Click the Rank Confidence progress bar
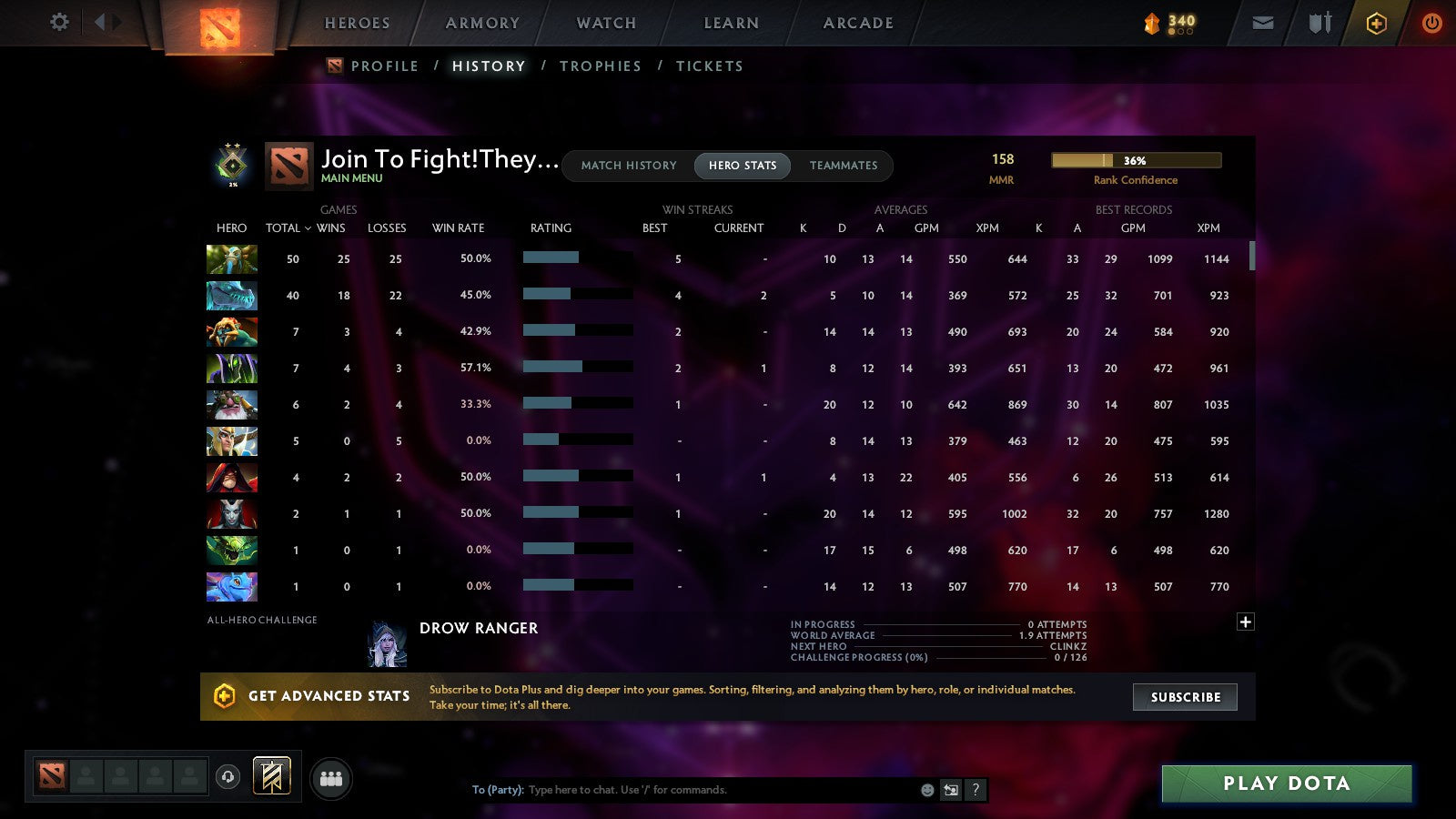The height and width of the screenshot is (819, 1456). coord(1137,159)
